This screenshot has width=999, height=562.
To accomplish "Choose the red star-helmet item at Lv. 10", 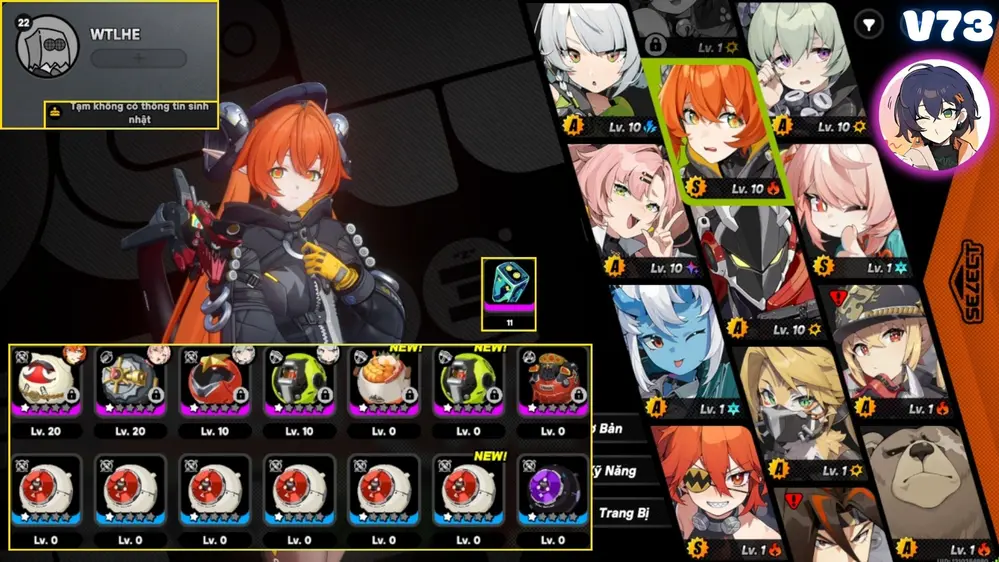I will click(x=215, y=382).
